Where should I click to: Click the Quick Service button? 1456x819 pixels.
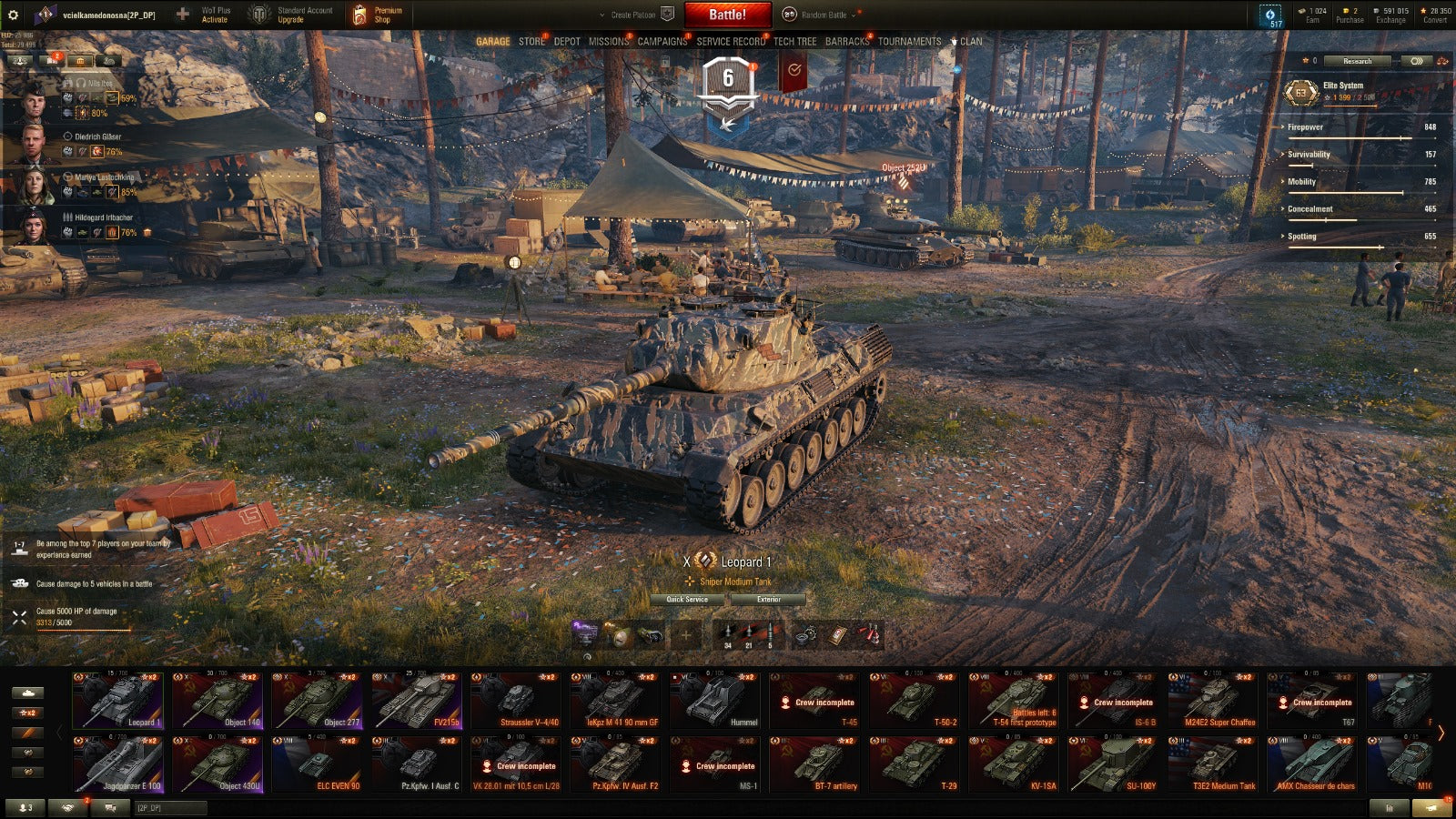click(687, 600)
